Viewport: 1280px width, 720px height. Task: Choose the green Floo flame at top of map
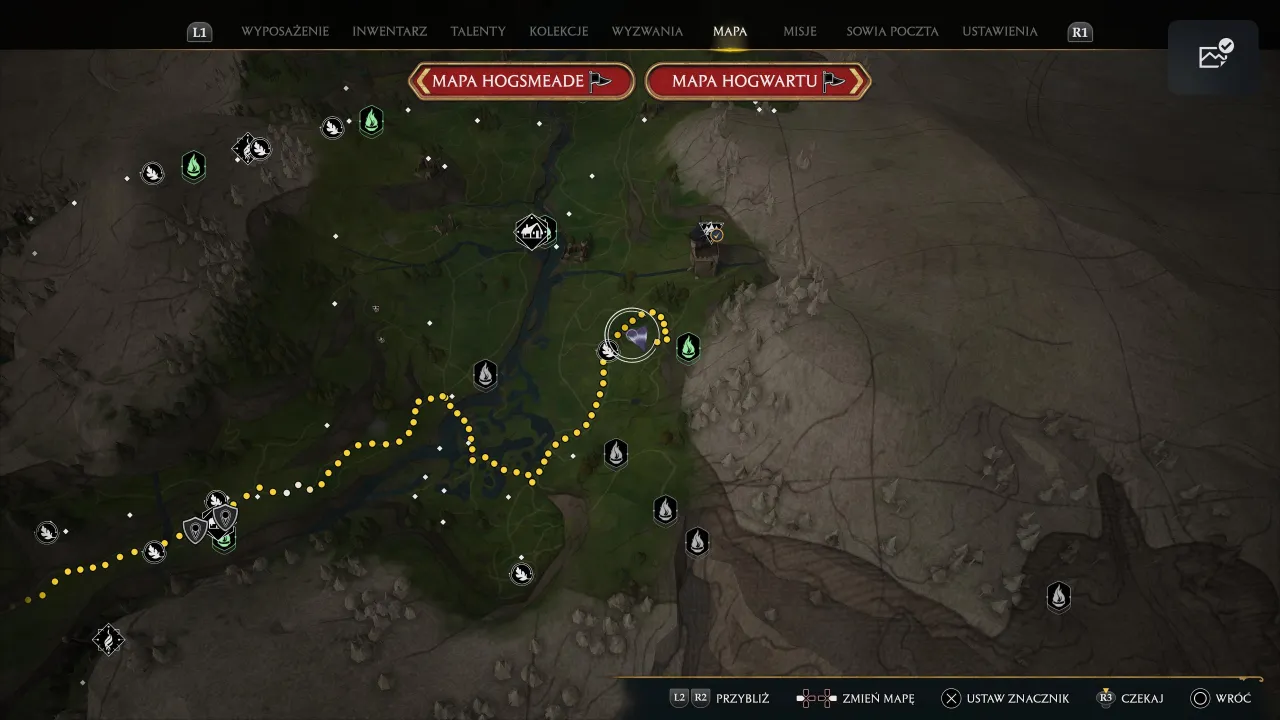(371, 121)
